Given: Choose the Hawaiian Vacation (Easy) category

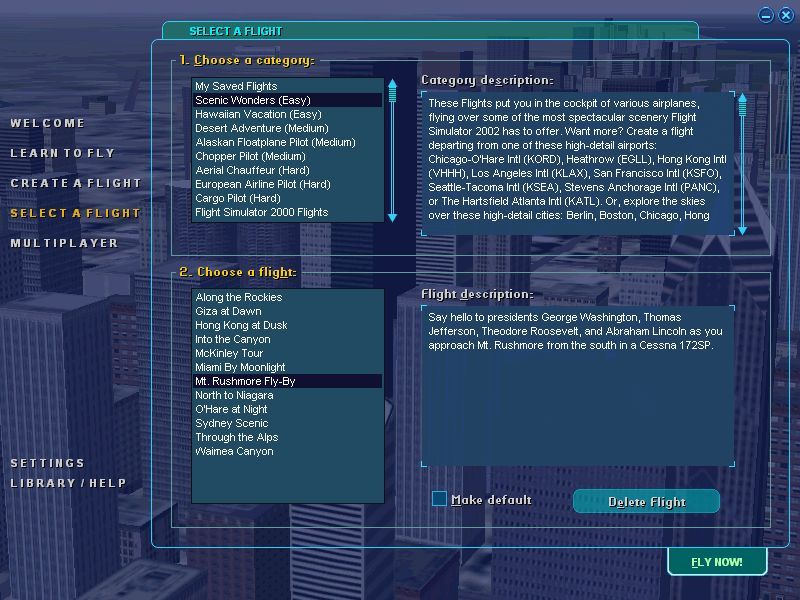Looking at the screenshot, I should [258, 114].
